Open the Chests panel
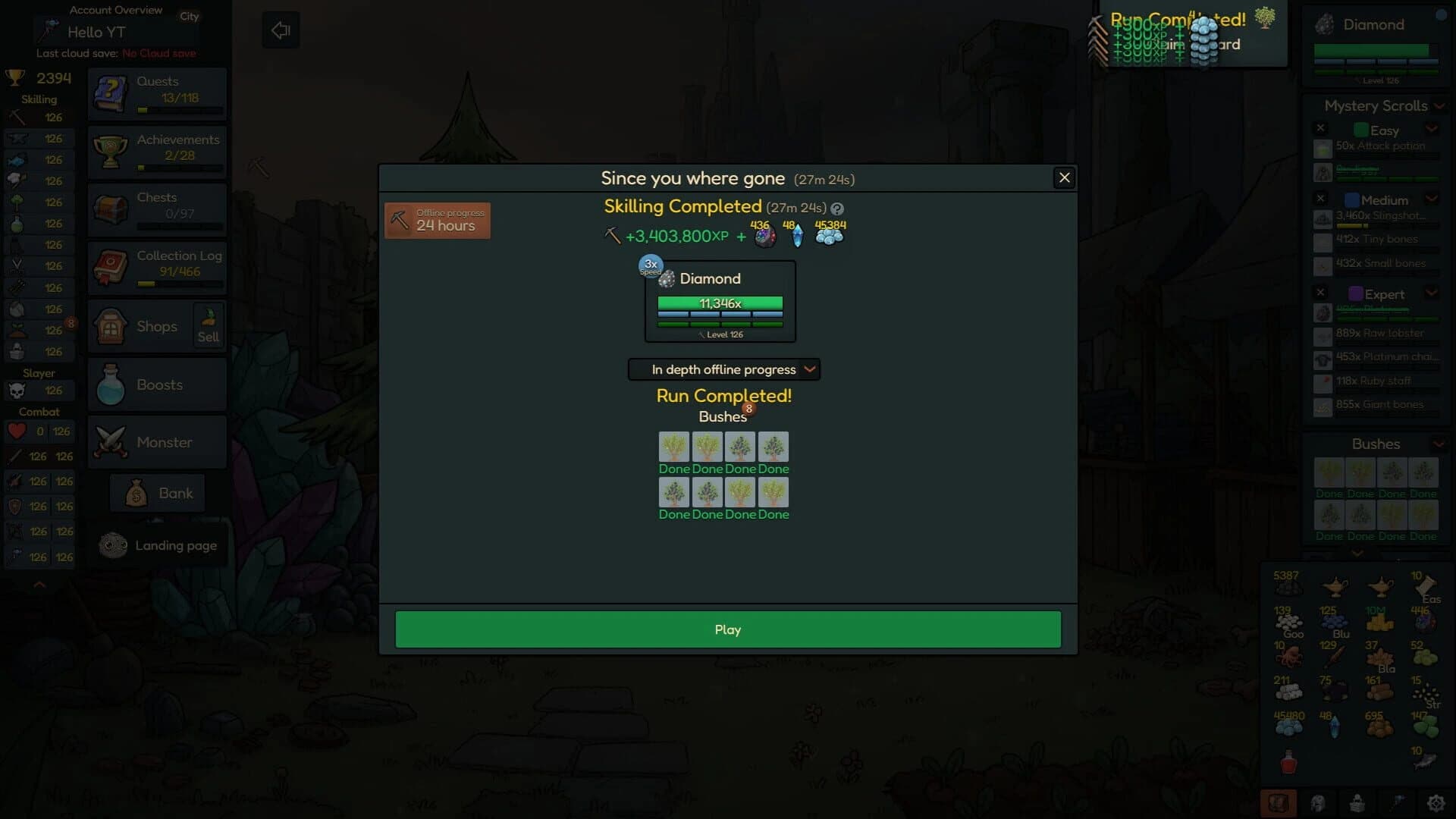1456x819 pixels. point(157,206)
